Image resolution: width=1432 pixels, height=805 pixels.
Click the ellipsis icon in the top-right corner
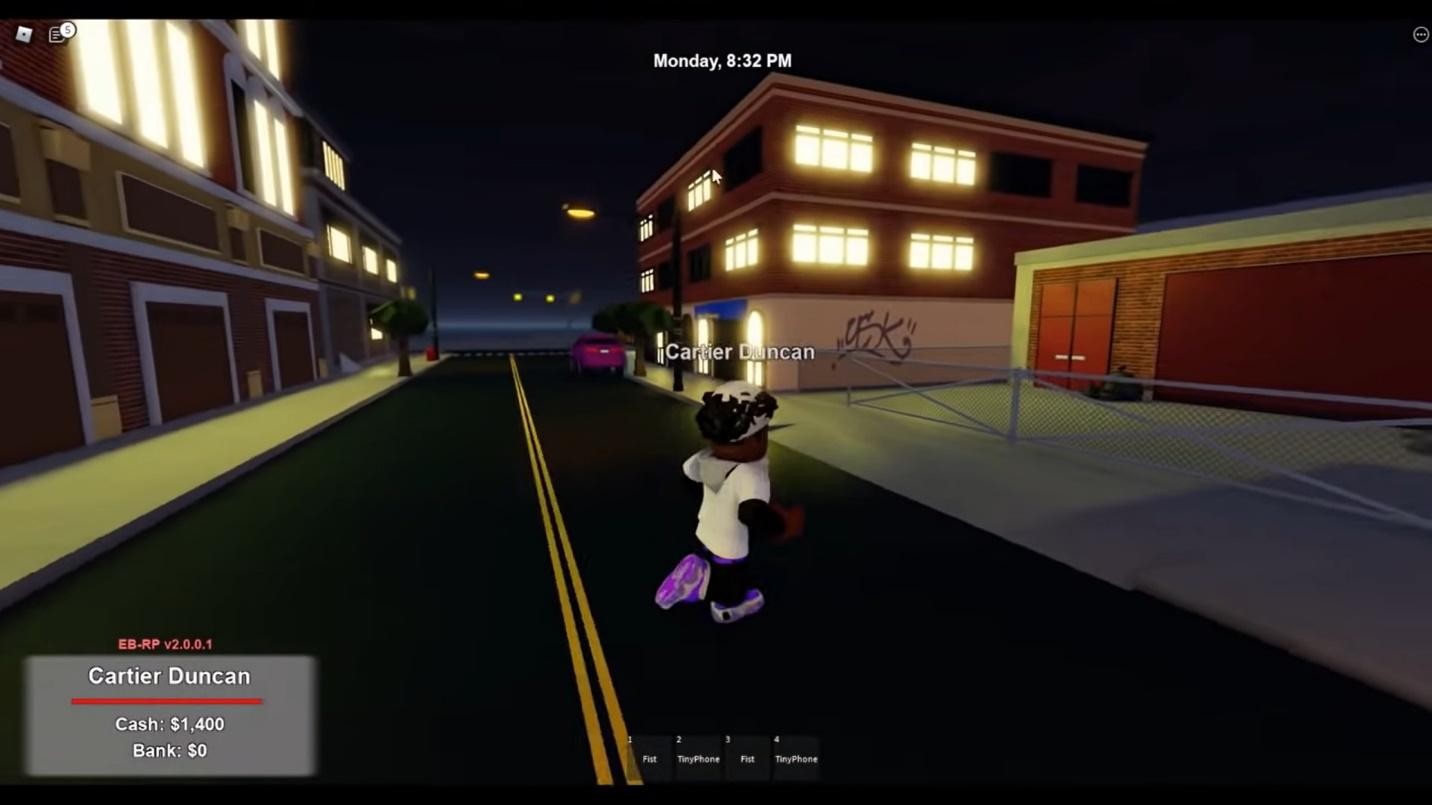point(1421,33)
